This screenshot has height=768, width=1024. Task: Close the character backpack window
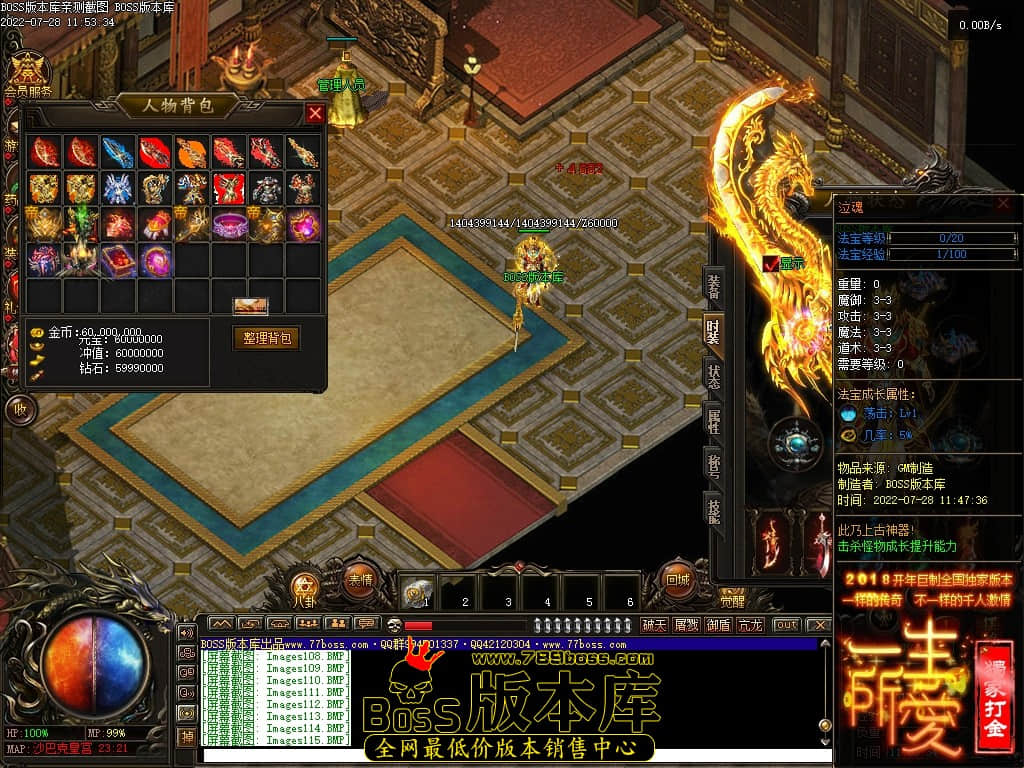tap(315, 113)
